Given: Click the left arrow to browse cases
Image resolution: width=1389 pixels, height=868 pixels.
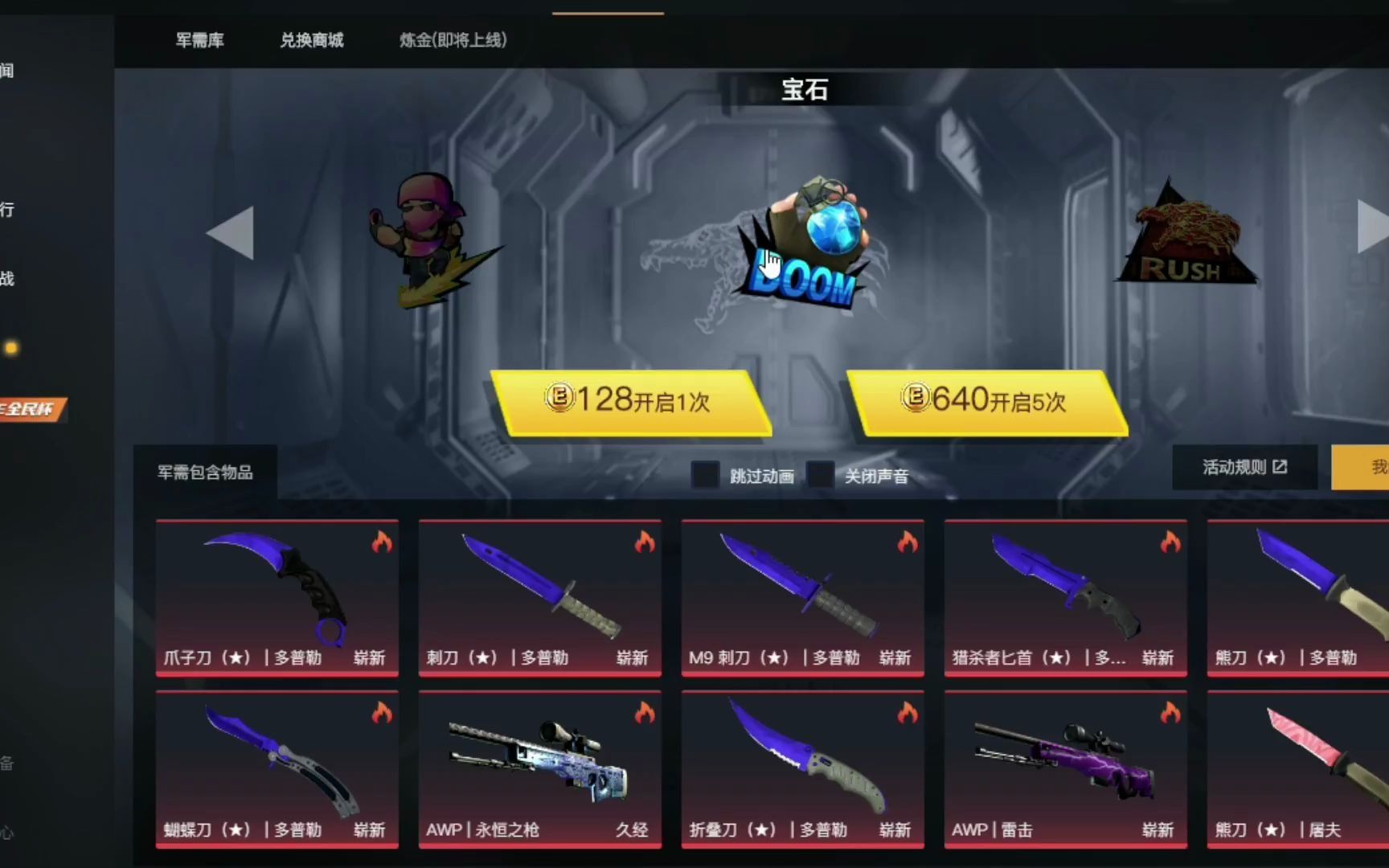Looking at the screenshot, I should tap(229, 233).
